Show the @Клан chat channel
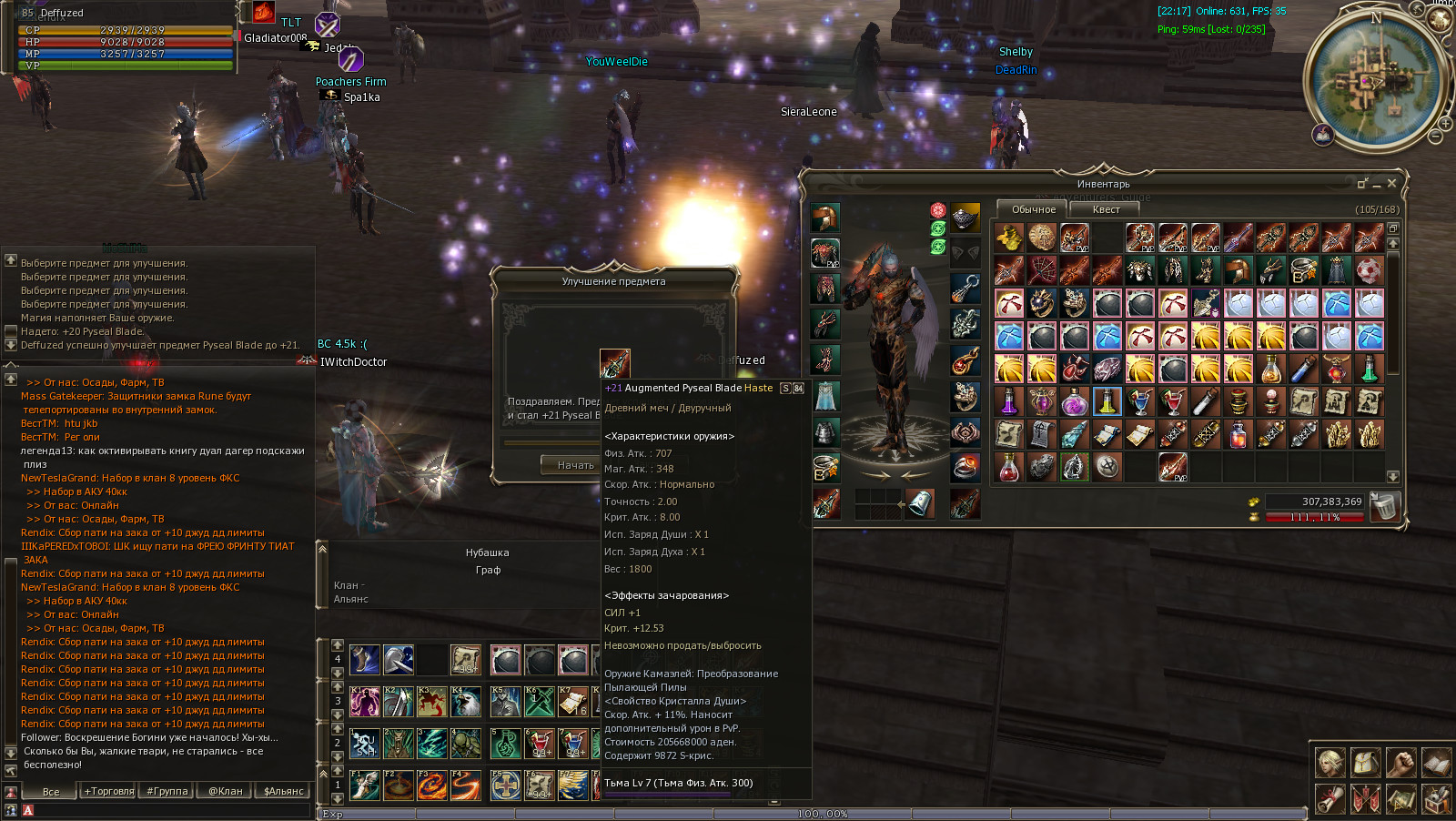 [226, 791]
